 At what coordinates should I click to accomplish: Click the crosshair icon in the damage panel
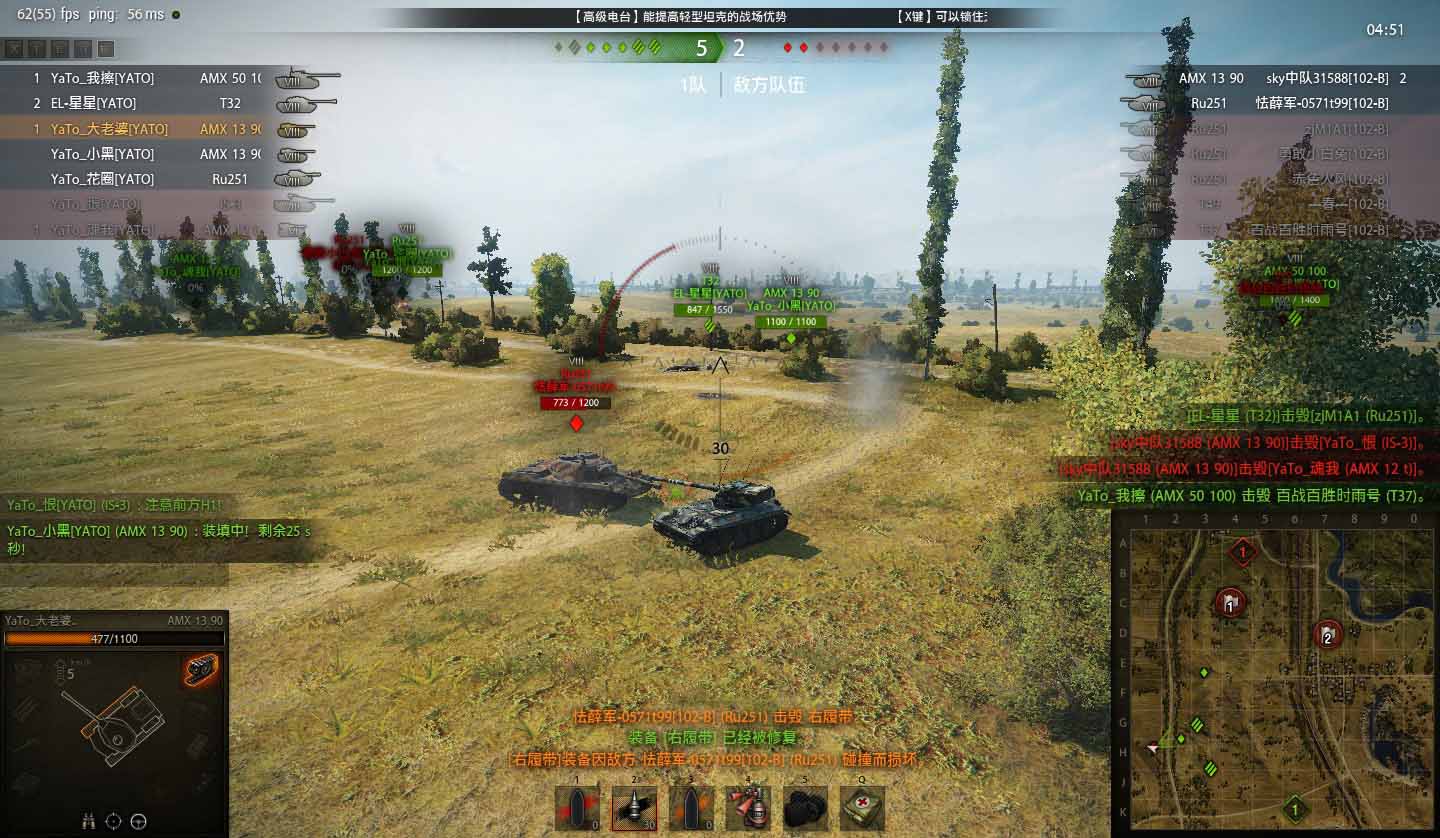[113, 821]
